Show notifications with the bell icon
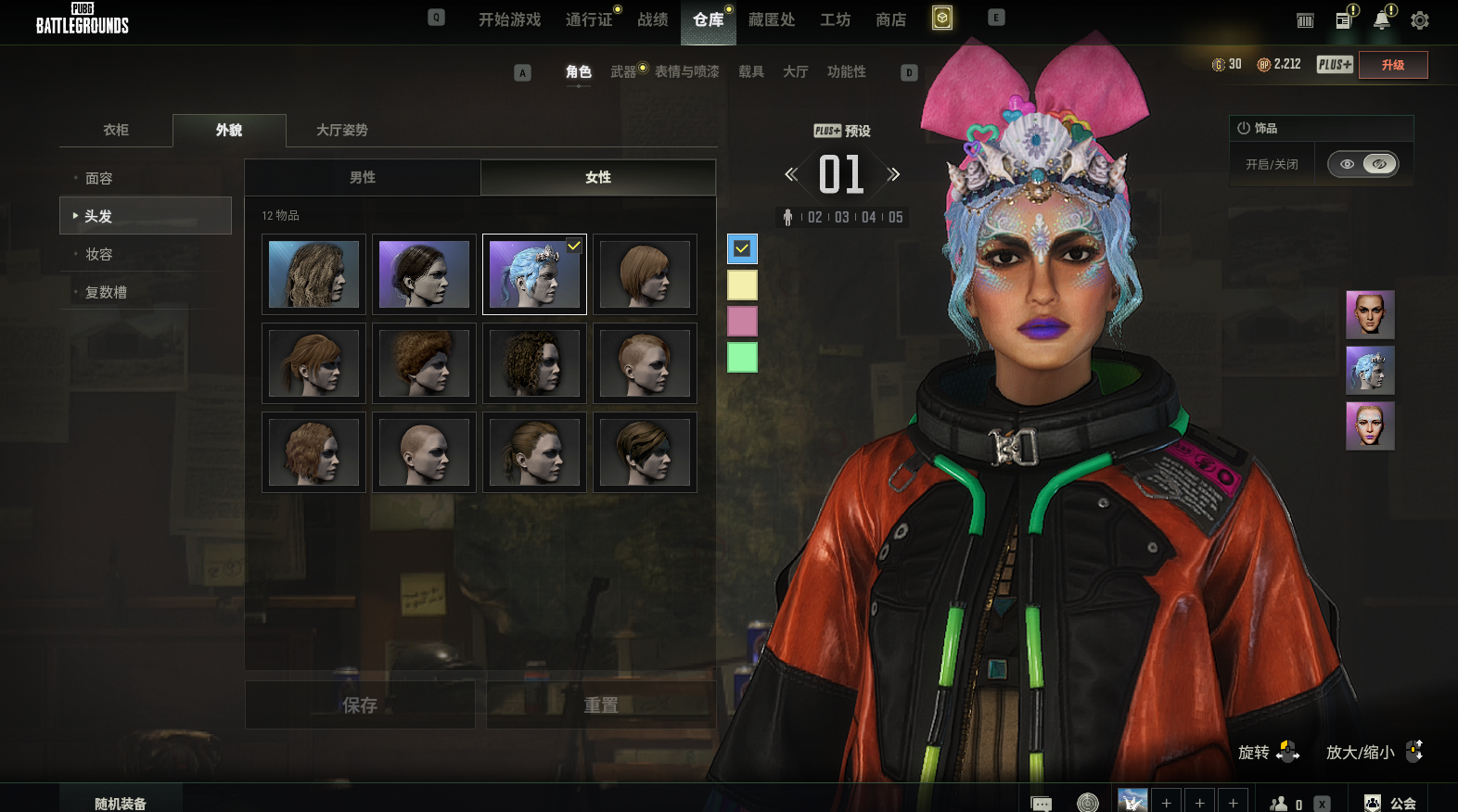 (x=1382, y=20)
